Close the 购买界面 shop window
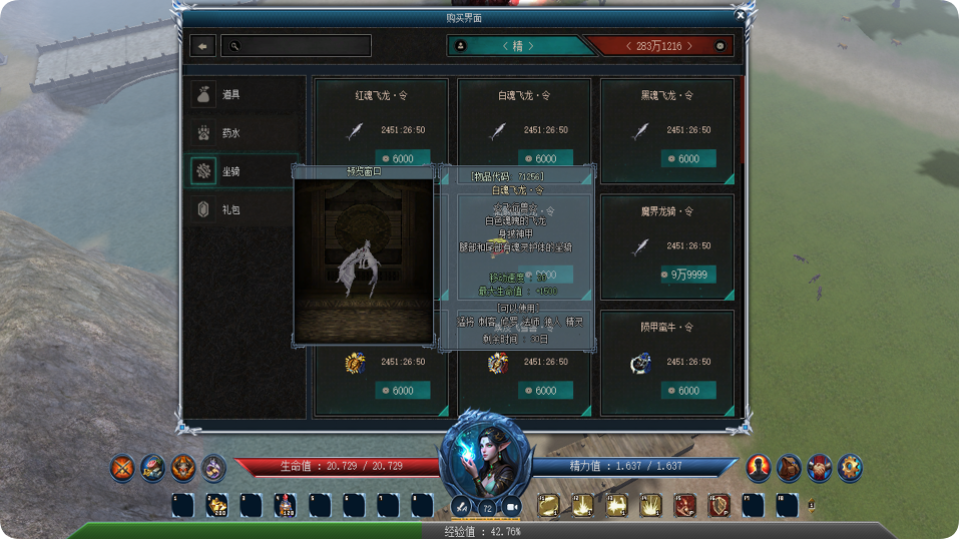The height and width of the screenshot is (539, 959). (x=740, y=15)
